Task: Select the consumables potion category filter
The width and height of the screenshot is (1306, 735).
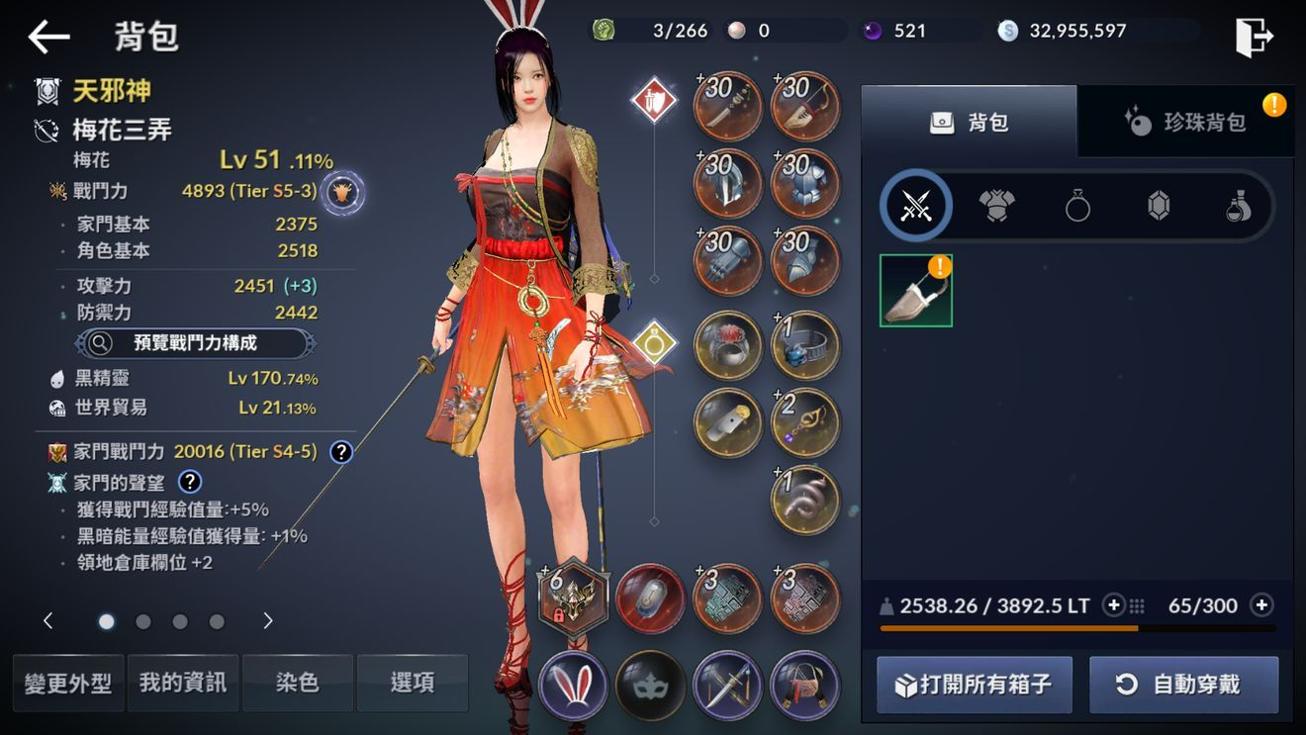Action: coord(1239,205)
